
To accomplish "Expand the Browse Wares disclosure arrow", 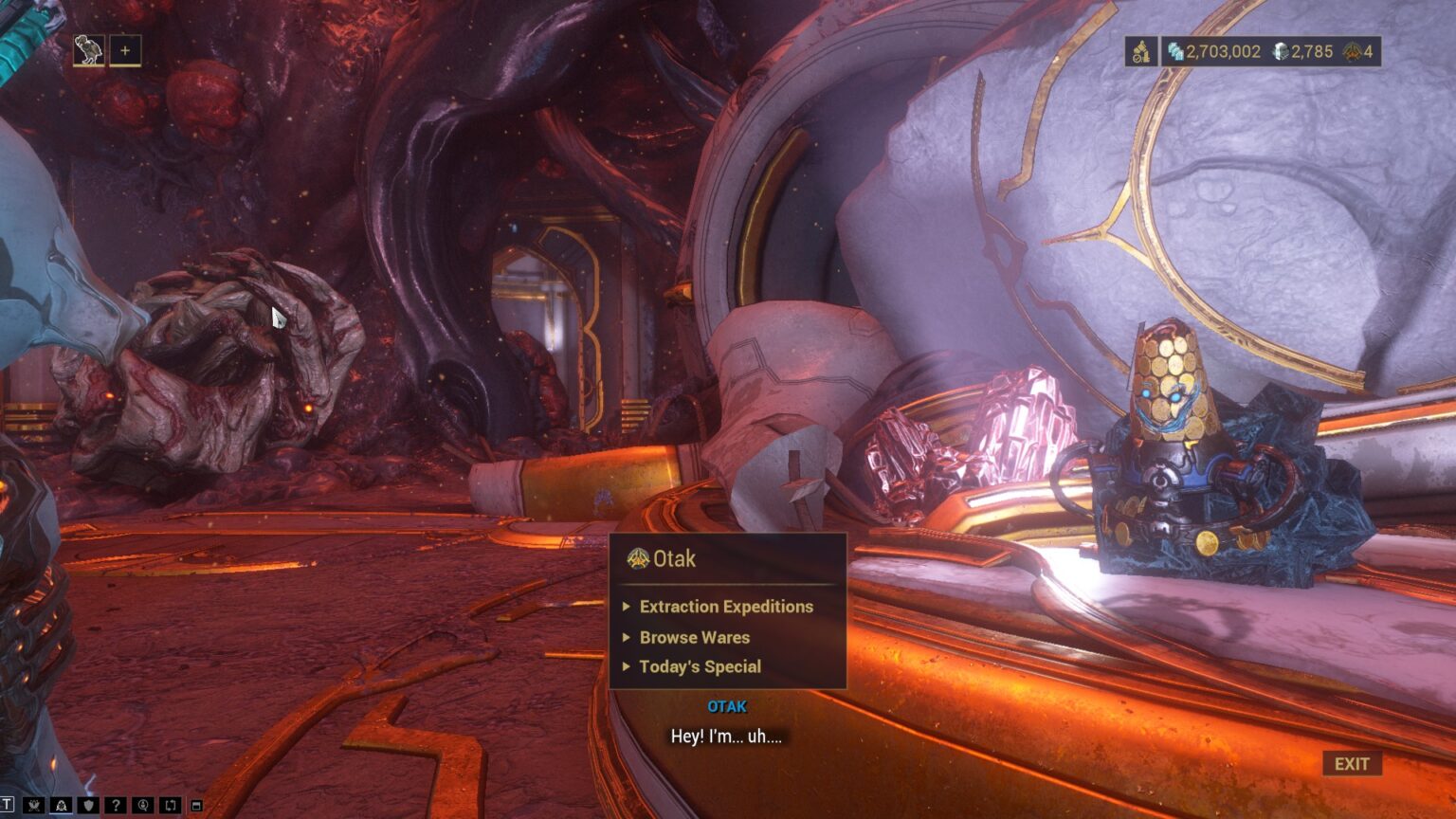I will point(627,638).
